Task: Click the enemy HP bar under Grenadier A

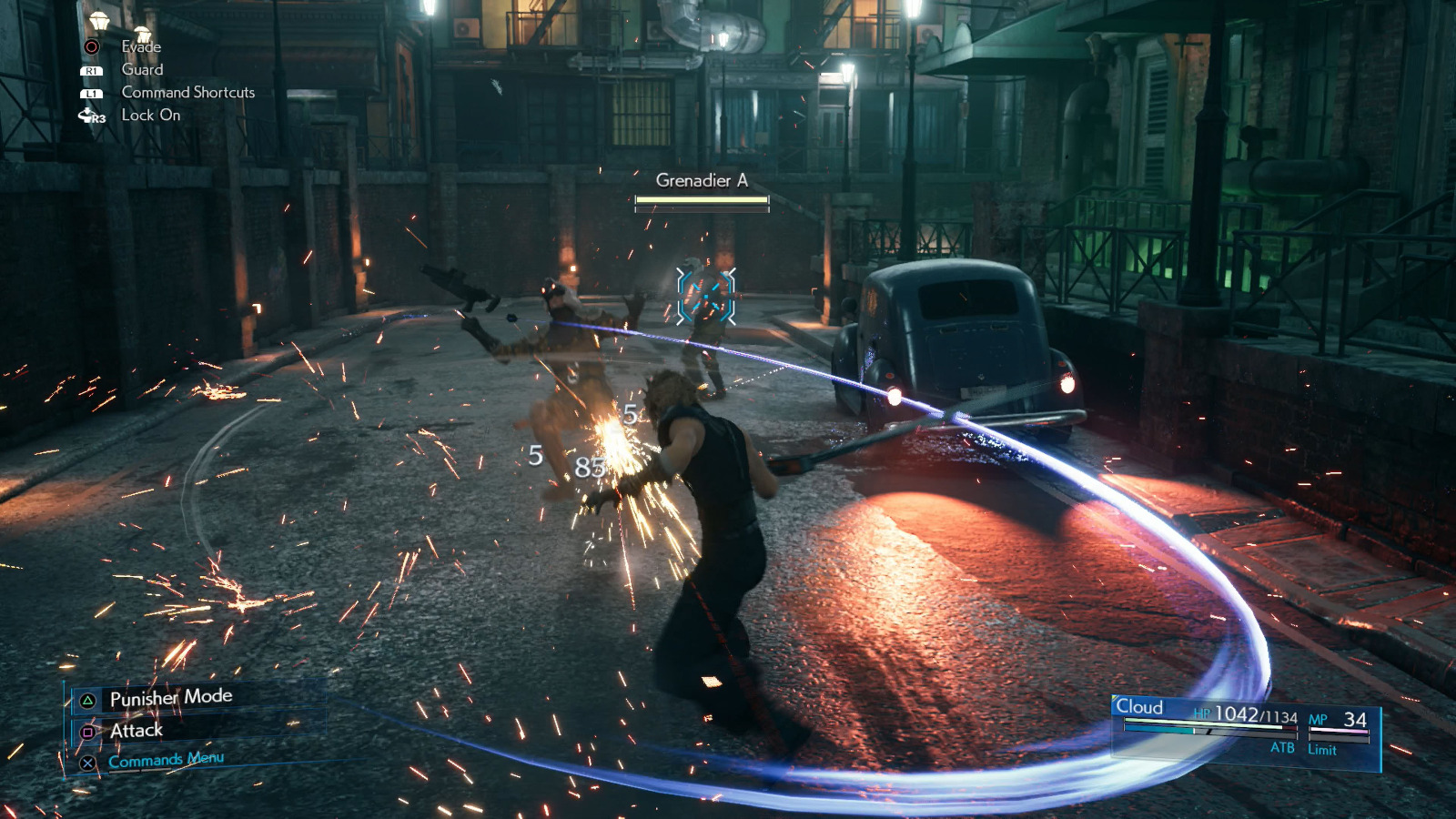Action: tap(700, 201)
